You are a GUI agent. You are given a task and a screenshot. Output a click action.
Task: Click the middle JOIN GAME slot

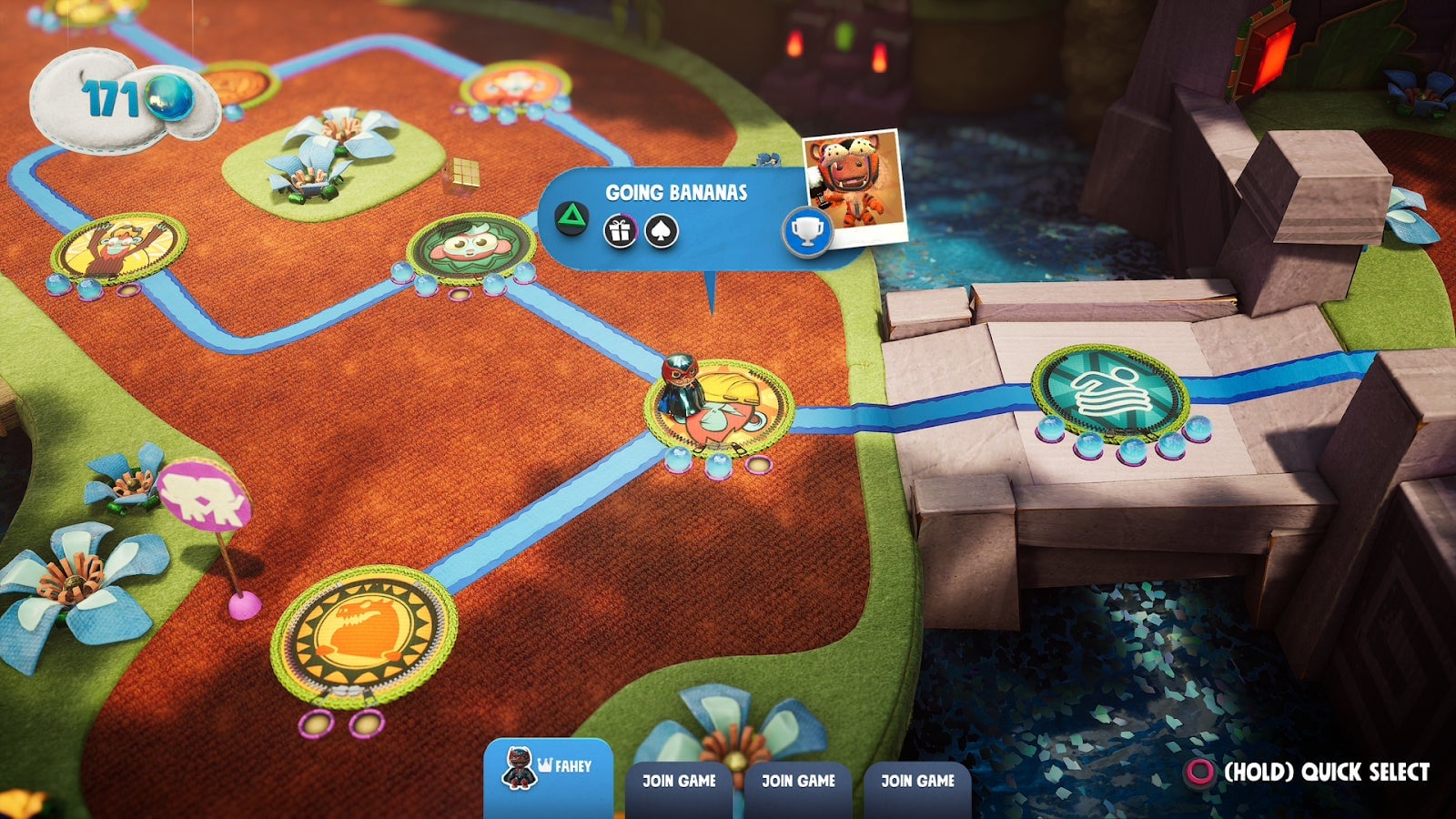tap(798, 781)
